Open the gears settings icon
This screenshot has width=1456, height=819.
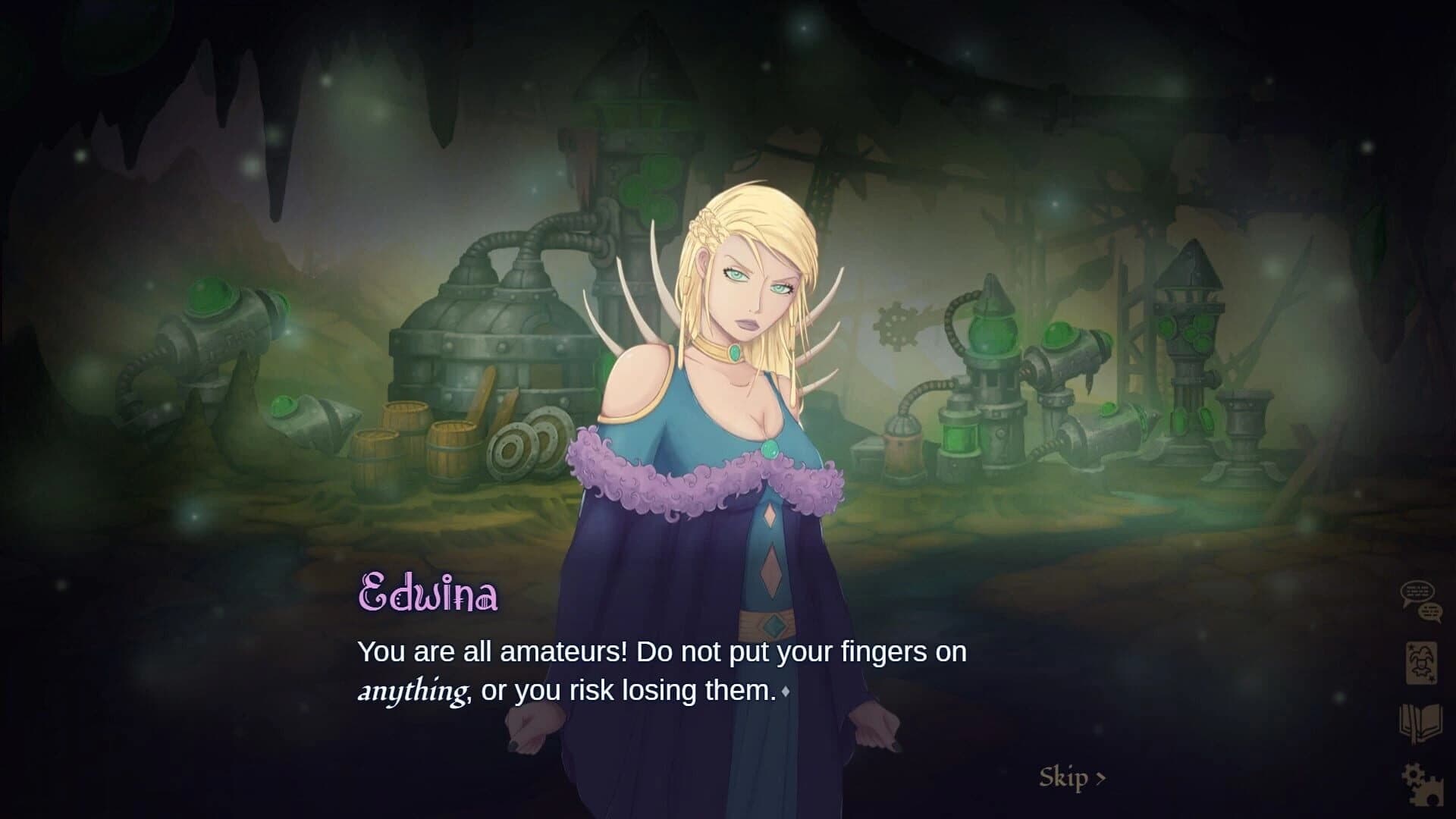point(1420,784)
